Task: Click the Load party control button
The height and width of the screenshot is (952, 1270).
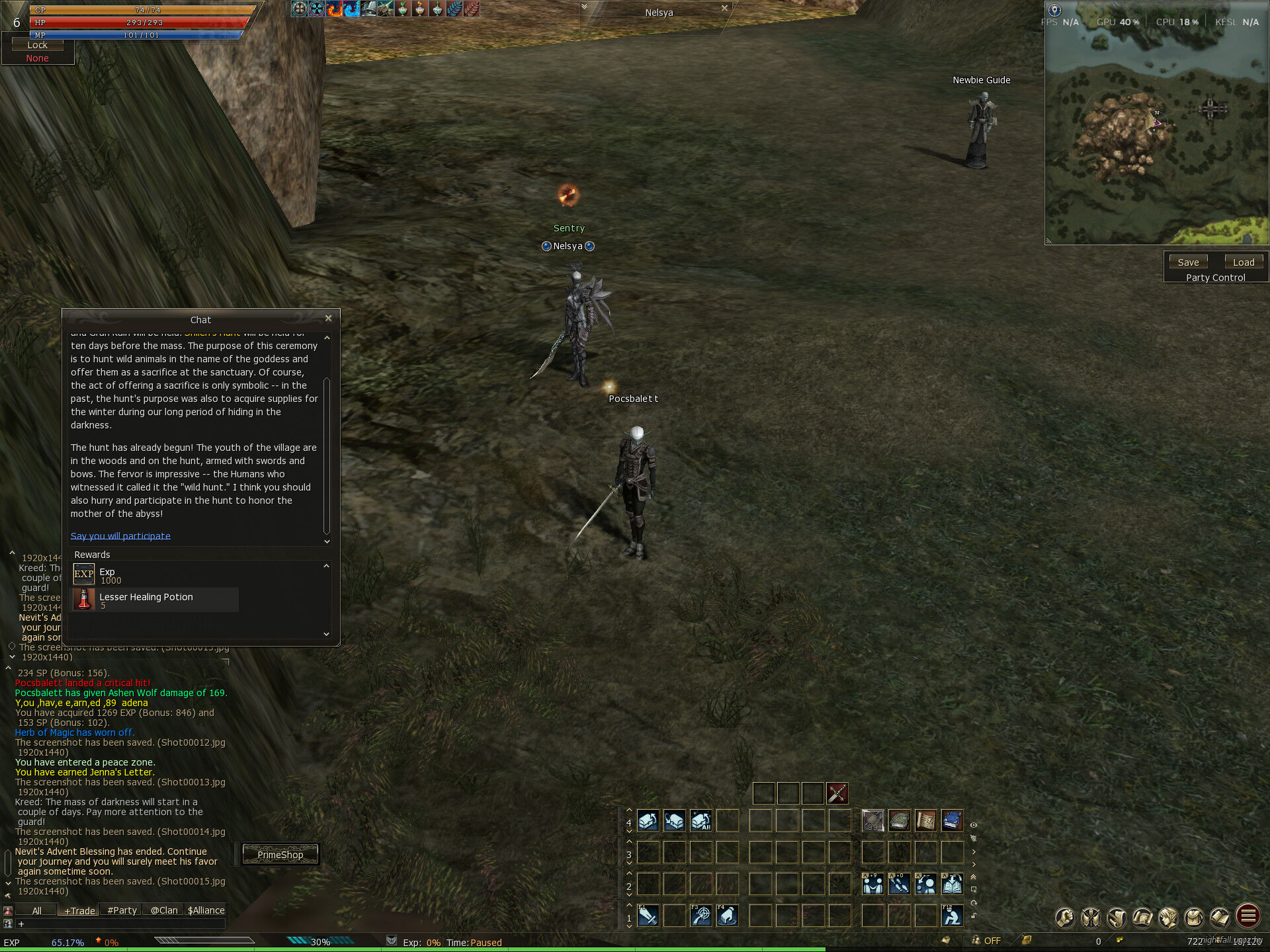Action: coord(1244,262)
